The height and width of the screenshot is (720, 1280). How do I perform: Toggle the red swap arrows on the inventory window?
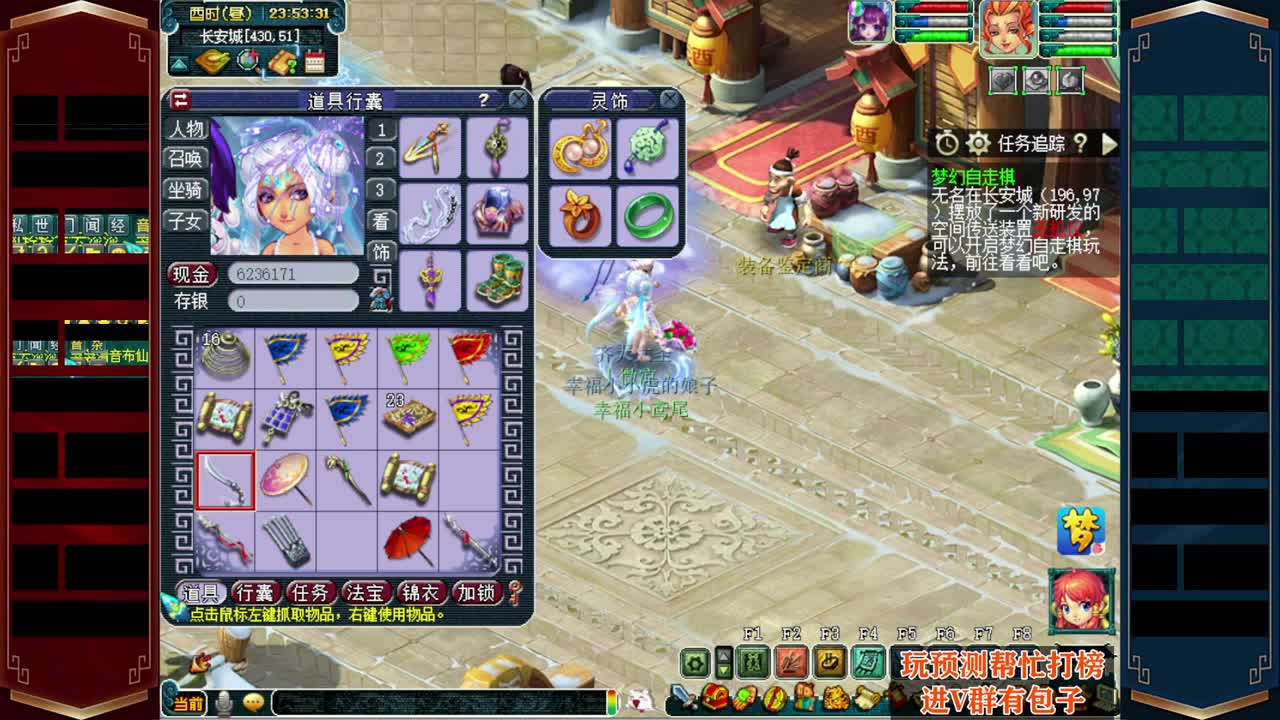point(179,100)
